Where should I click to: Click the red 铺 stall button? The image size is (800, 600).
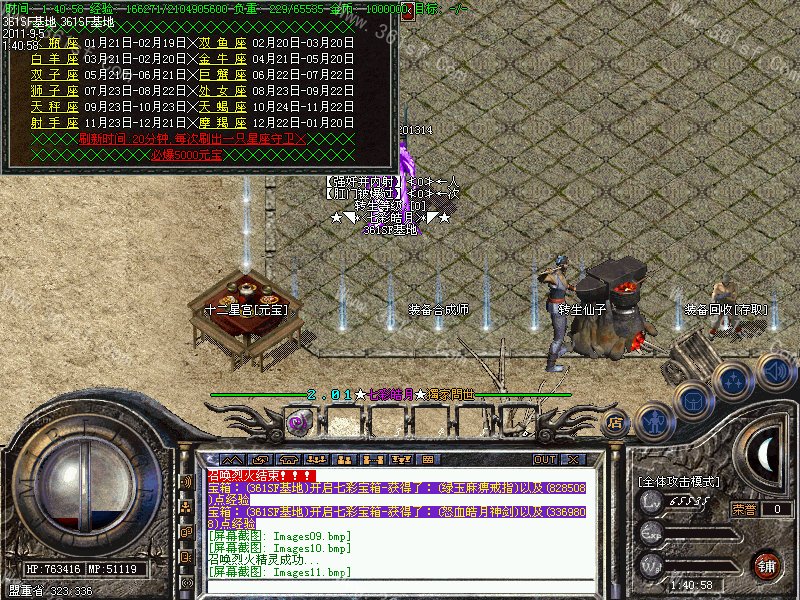(766, 565)
